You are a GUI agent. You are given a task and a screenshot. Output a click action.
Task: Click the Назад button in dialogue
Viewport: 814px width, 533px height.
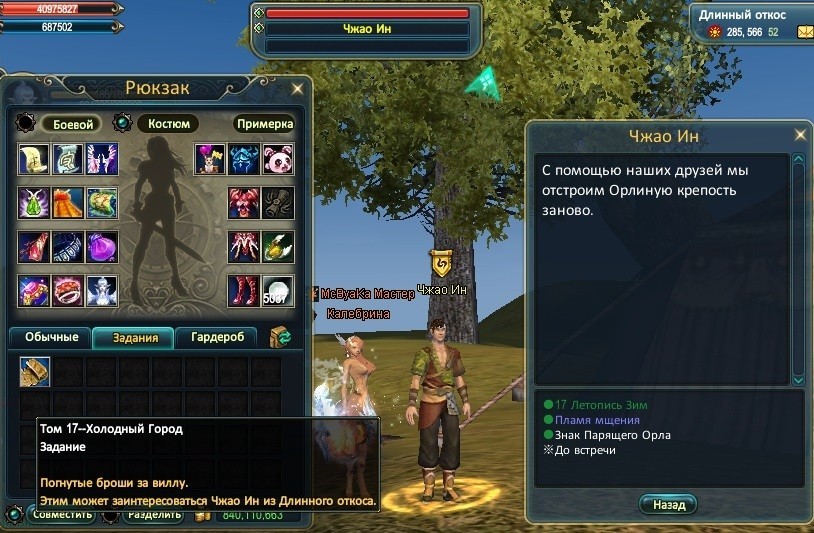[x=668, y=505]
